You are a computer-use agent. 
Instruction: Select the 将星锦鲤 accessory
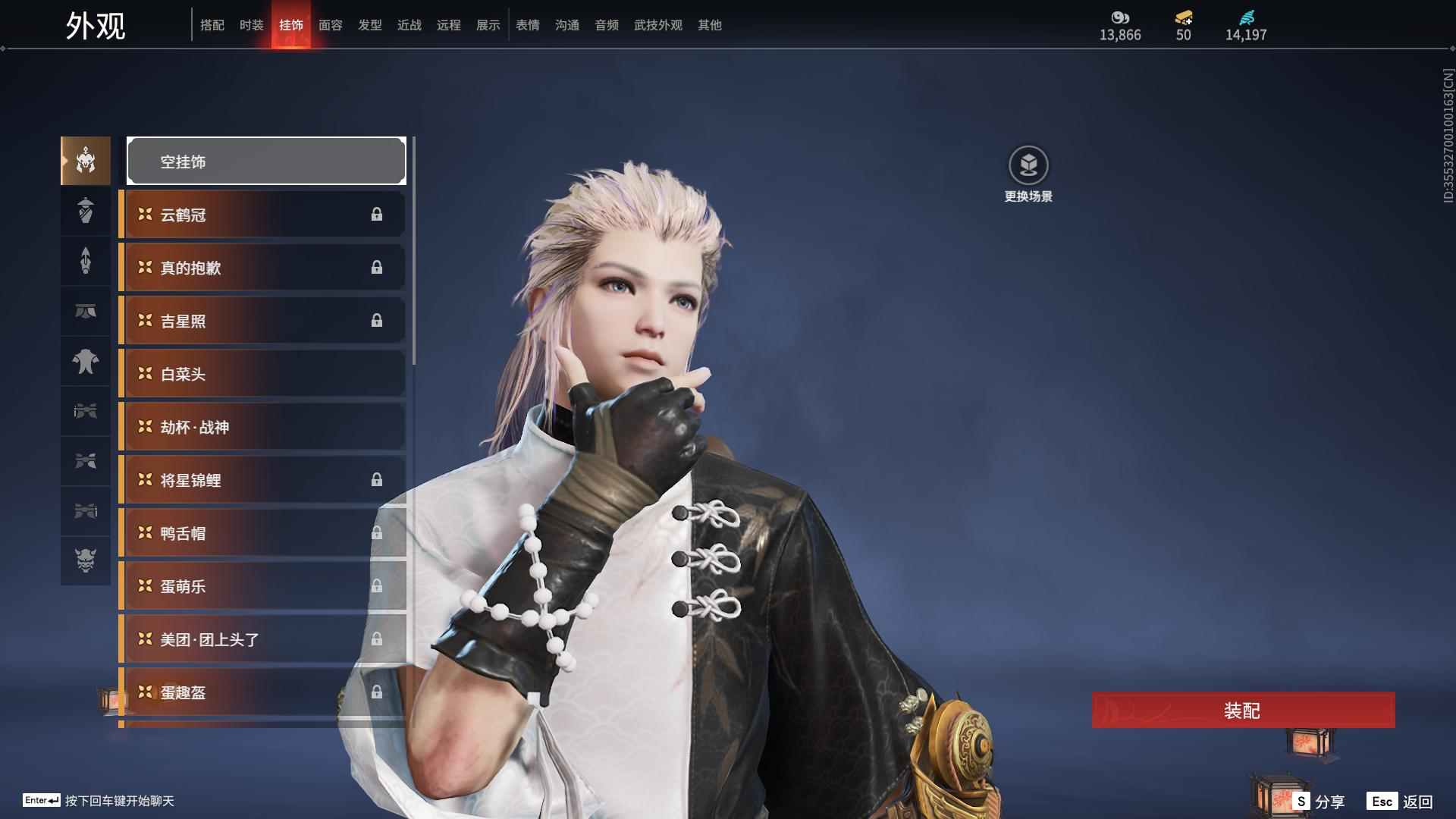(x=262, y=480)
